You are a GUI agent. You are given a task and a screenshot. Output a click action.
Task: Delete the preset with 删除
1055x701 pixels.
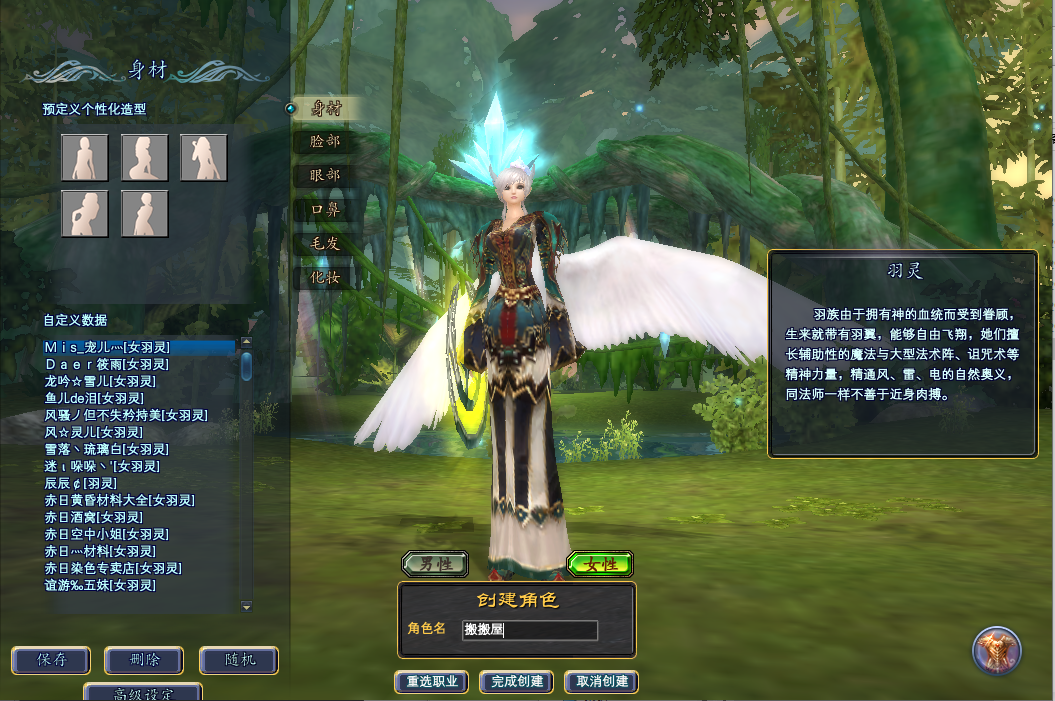144,660
